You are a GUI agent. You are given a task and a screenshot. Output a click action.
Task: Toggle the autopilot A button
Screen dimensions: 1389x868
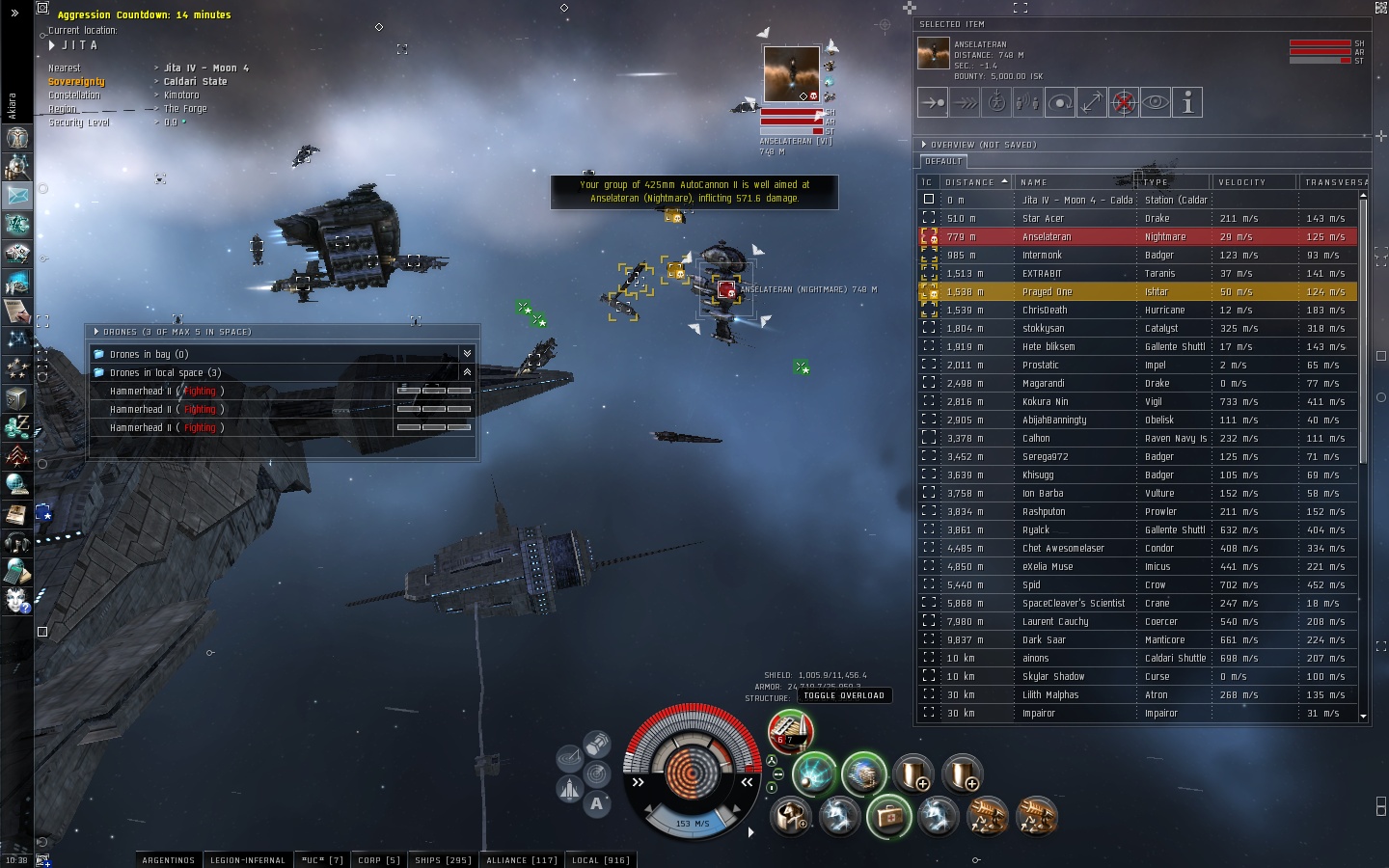pos(597,803)
